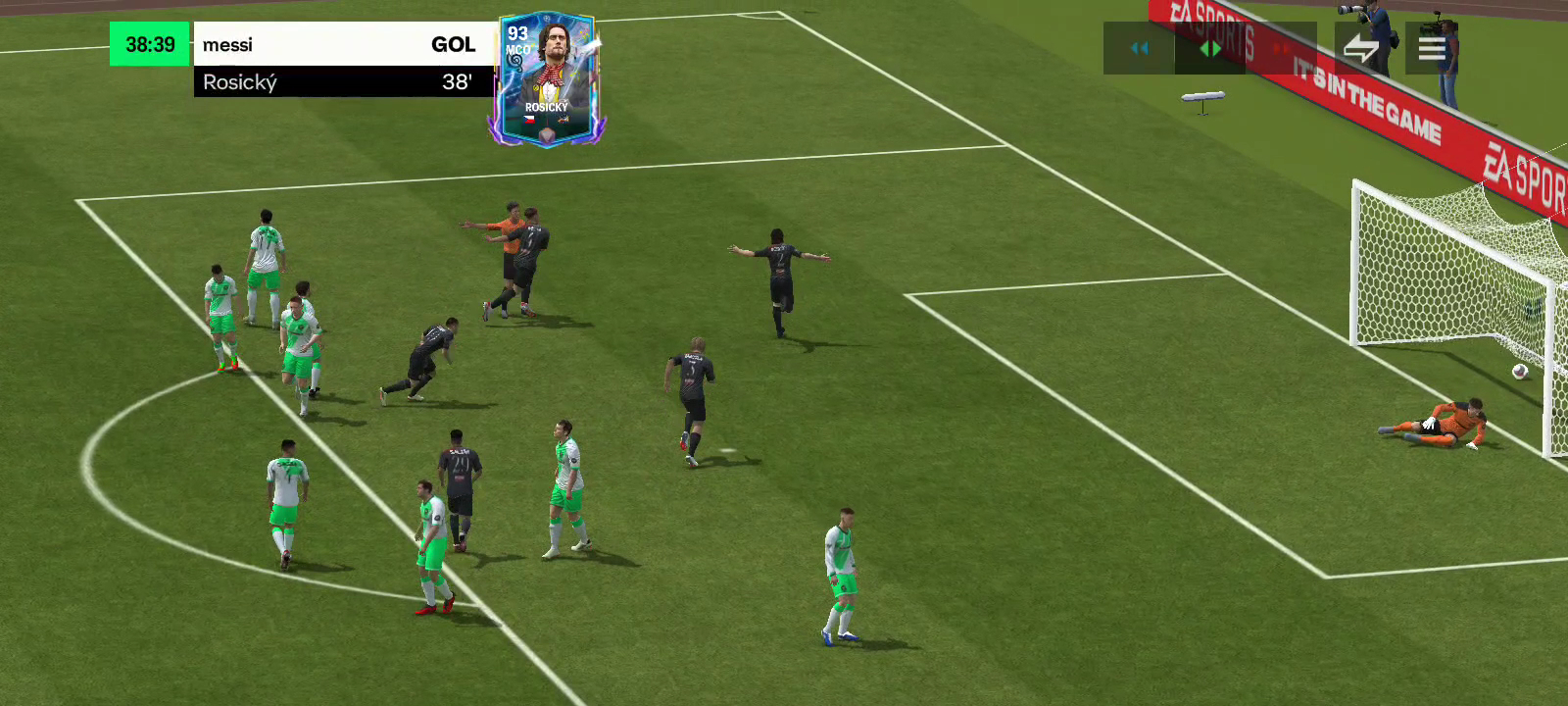Open the hamburger pause menu
Screen dimensions: 1568x706
pos(1432,48)
